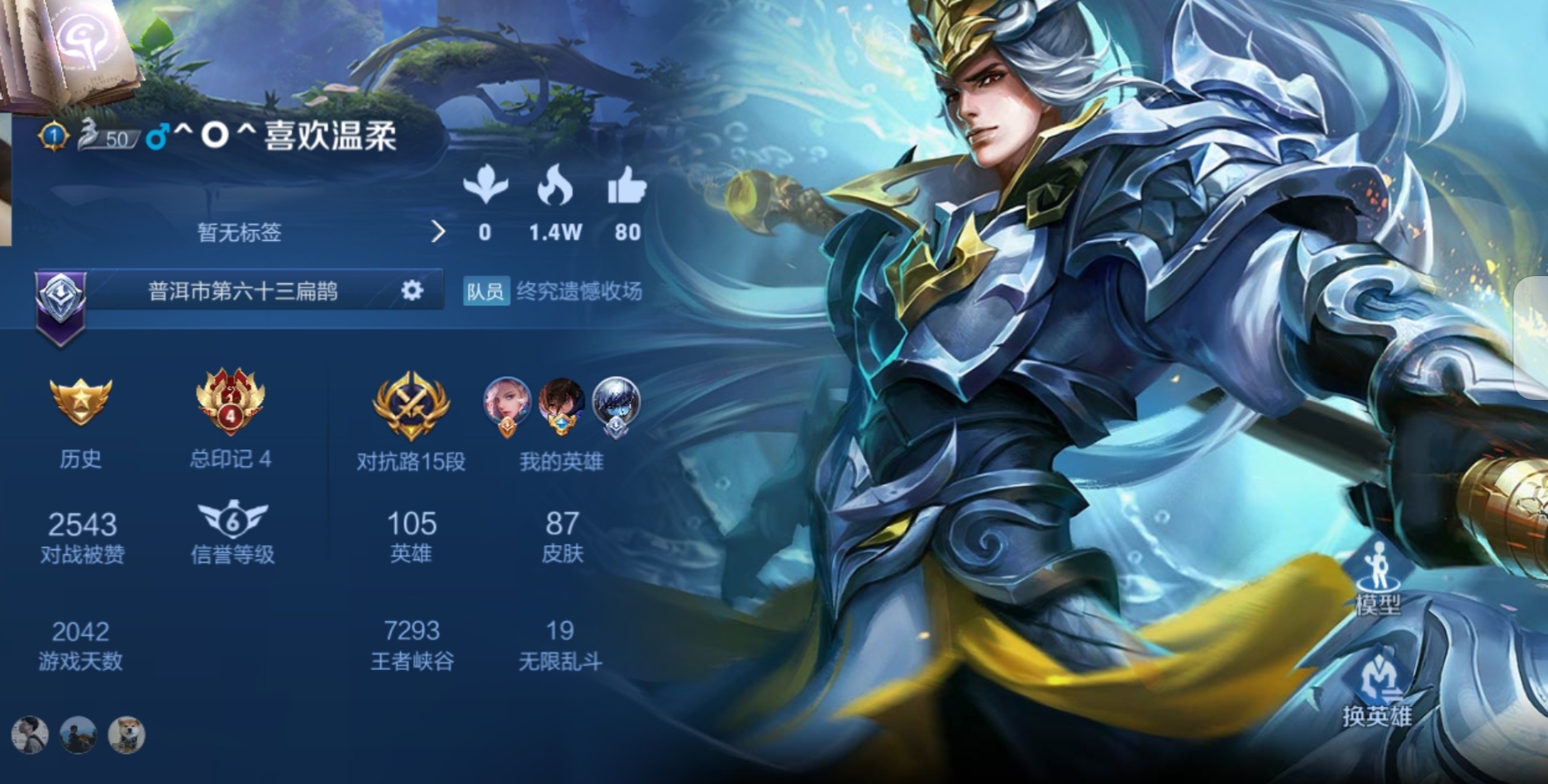This screenshot has width=1548, height=784.
Task: Click the gear icon beside 普洱市第六十三扁鹊
Action: pyautogui.click(x=412, y=290)
